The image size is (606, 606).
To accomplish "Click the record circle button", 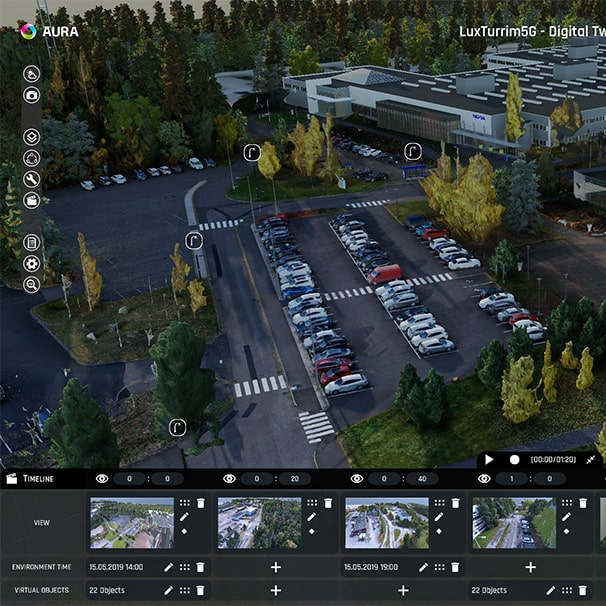I will point(514,459).
